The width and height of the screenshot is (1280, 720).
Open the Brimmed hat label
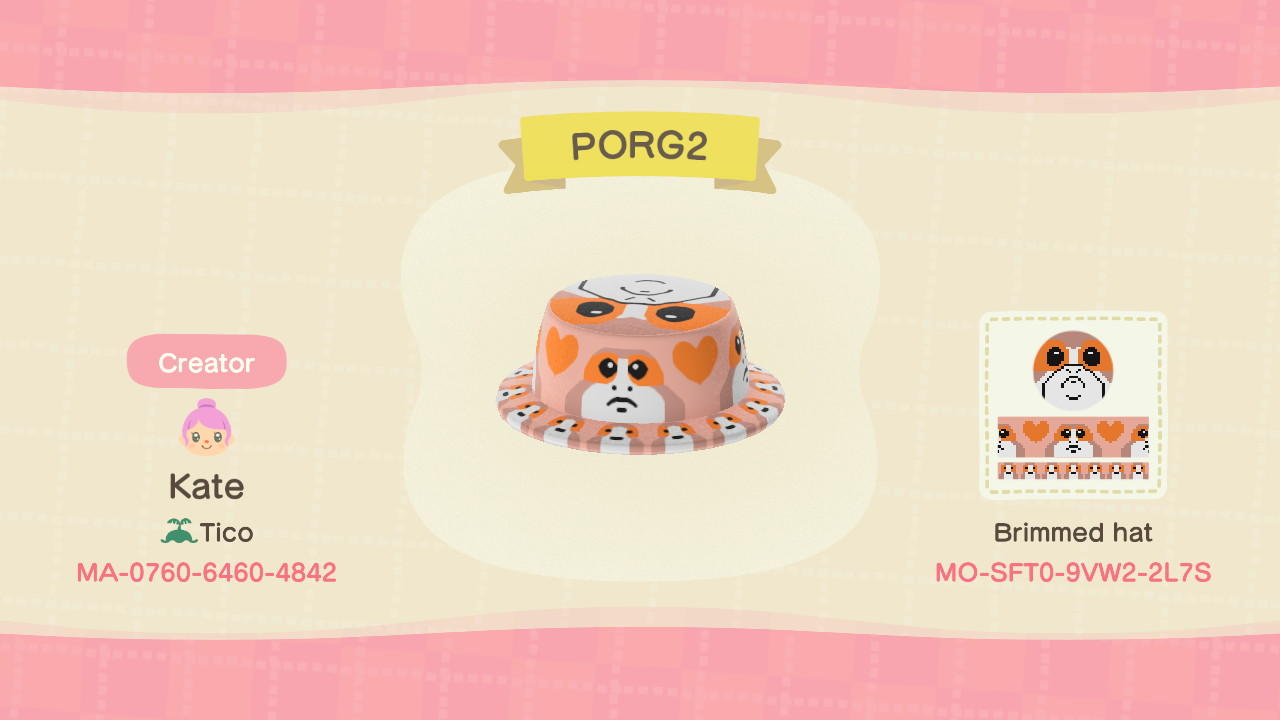pos(1073,532)
